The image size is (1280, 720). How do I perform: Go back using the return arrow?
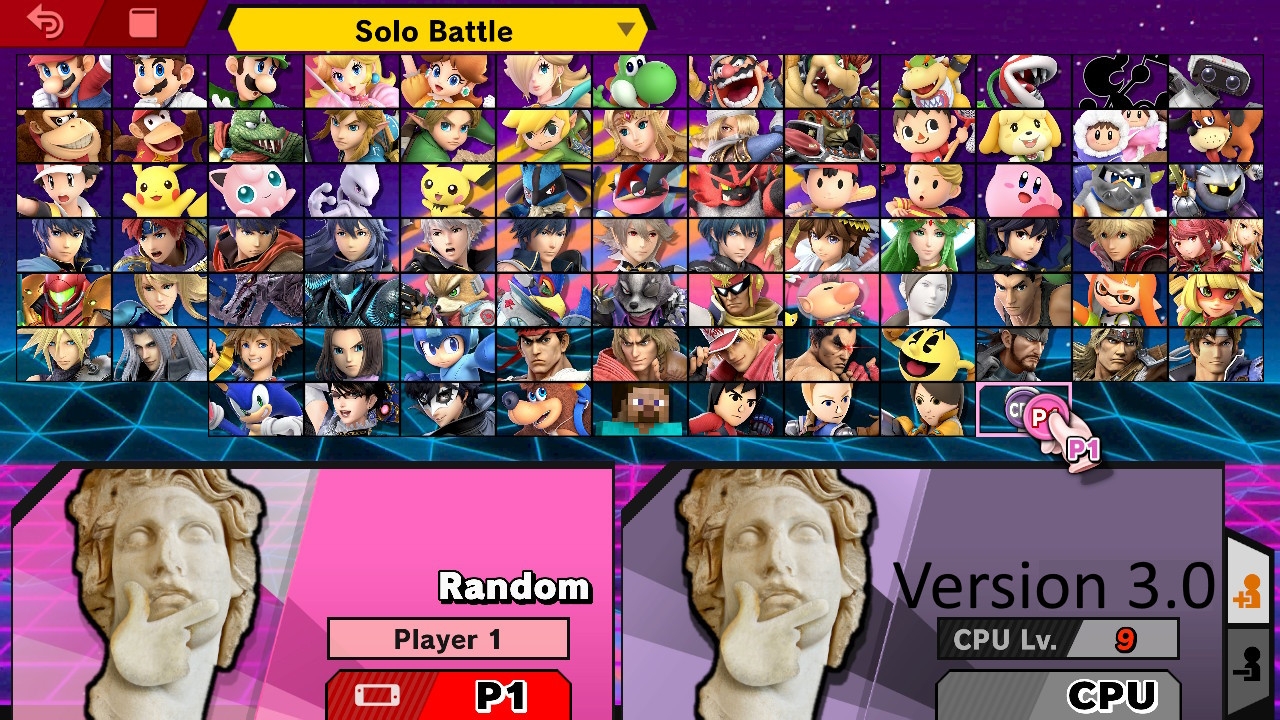pyautogui.click(x=45, y=22)
